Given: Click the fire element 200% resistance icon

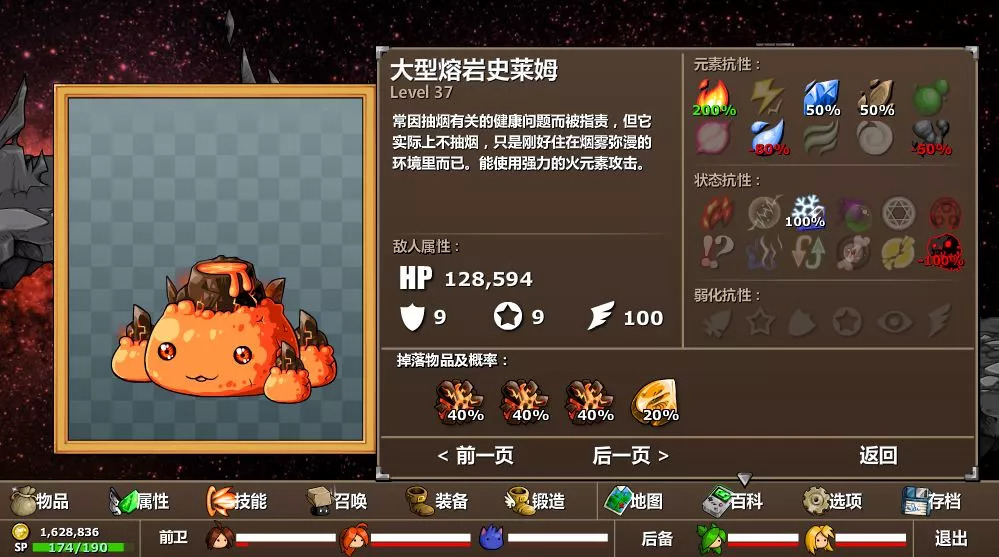Looking at the screenshot, I should point(713,98).
